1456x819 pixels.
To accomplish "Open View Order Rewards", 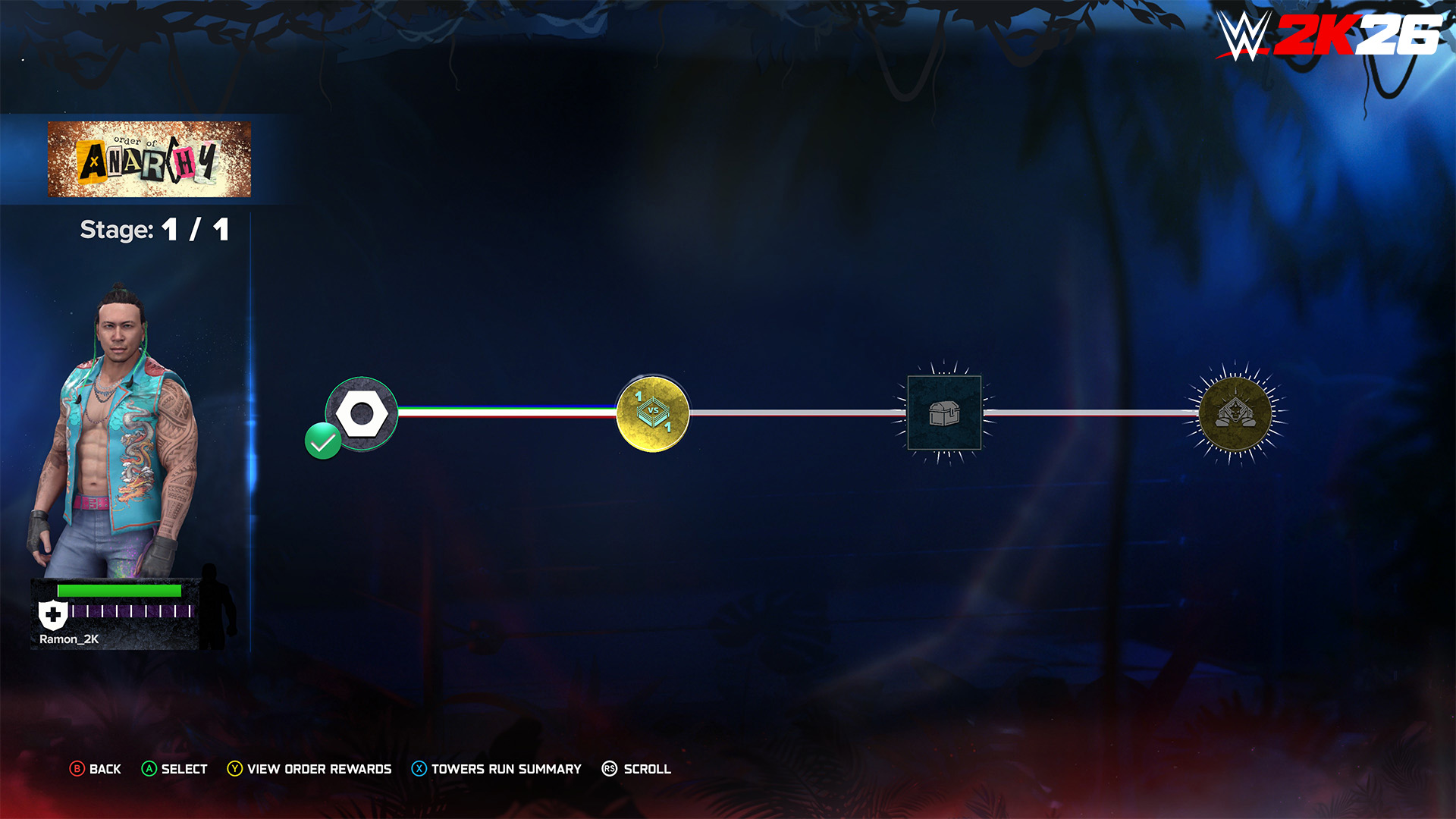I will click(309, 769).
